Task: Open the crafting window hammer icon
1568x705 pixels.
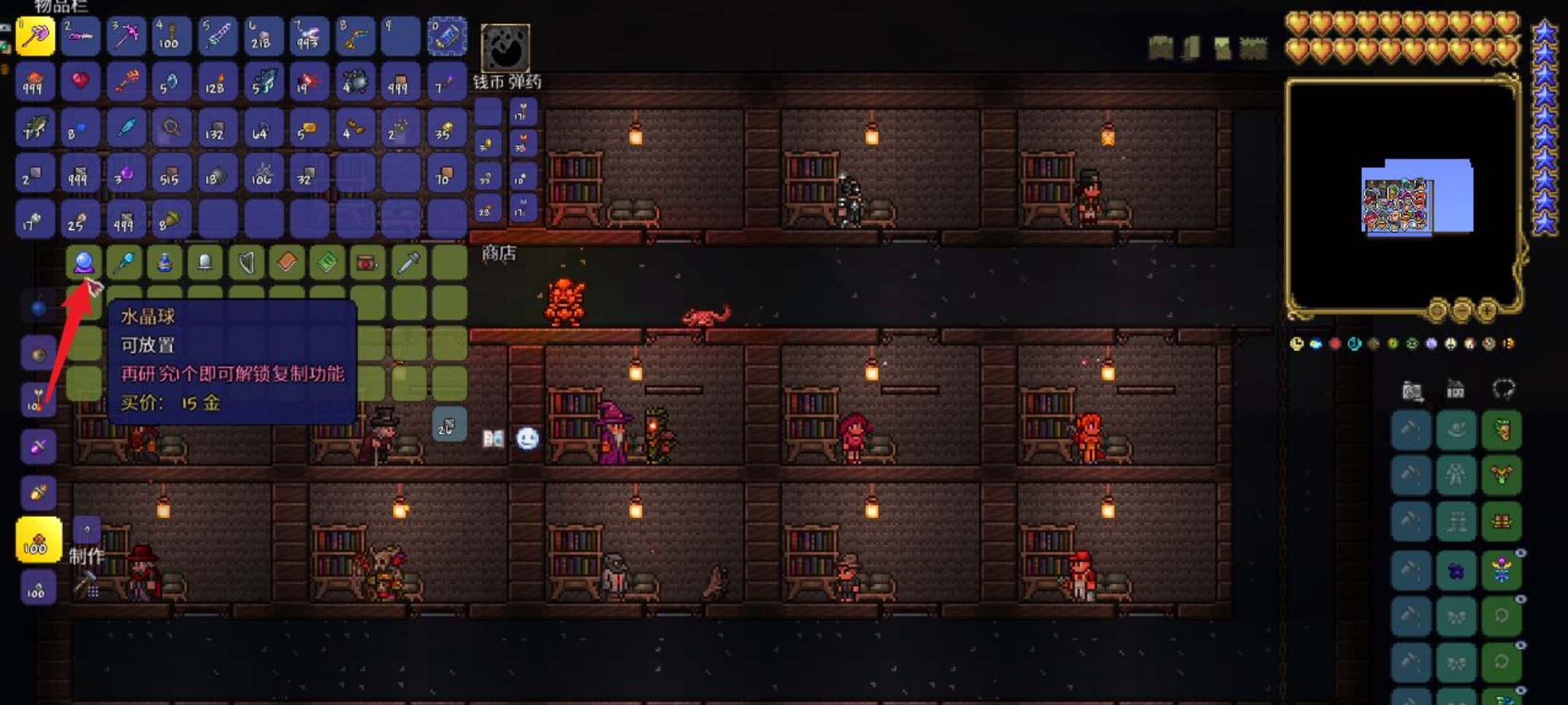Action: [86, 585]
